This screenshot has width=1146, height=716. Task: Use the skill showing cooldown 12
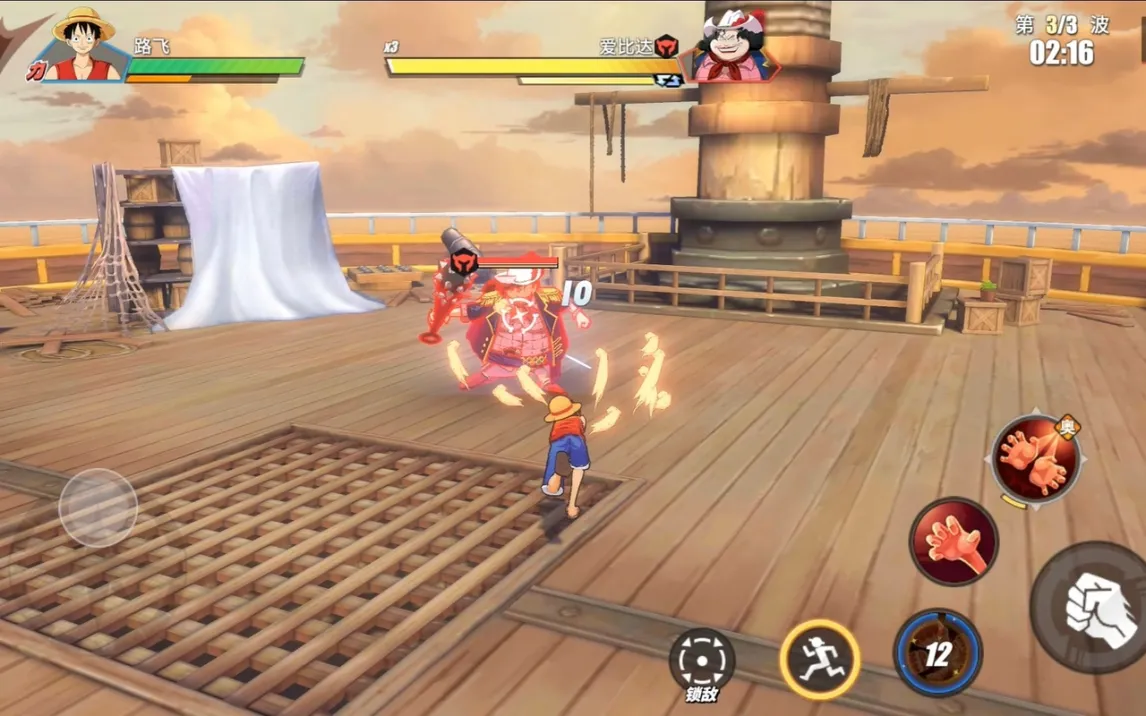(937, 653)
